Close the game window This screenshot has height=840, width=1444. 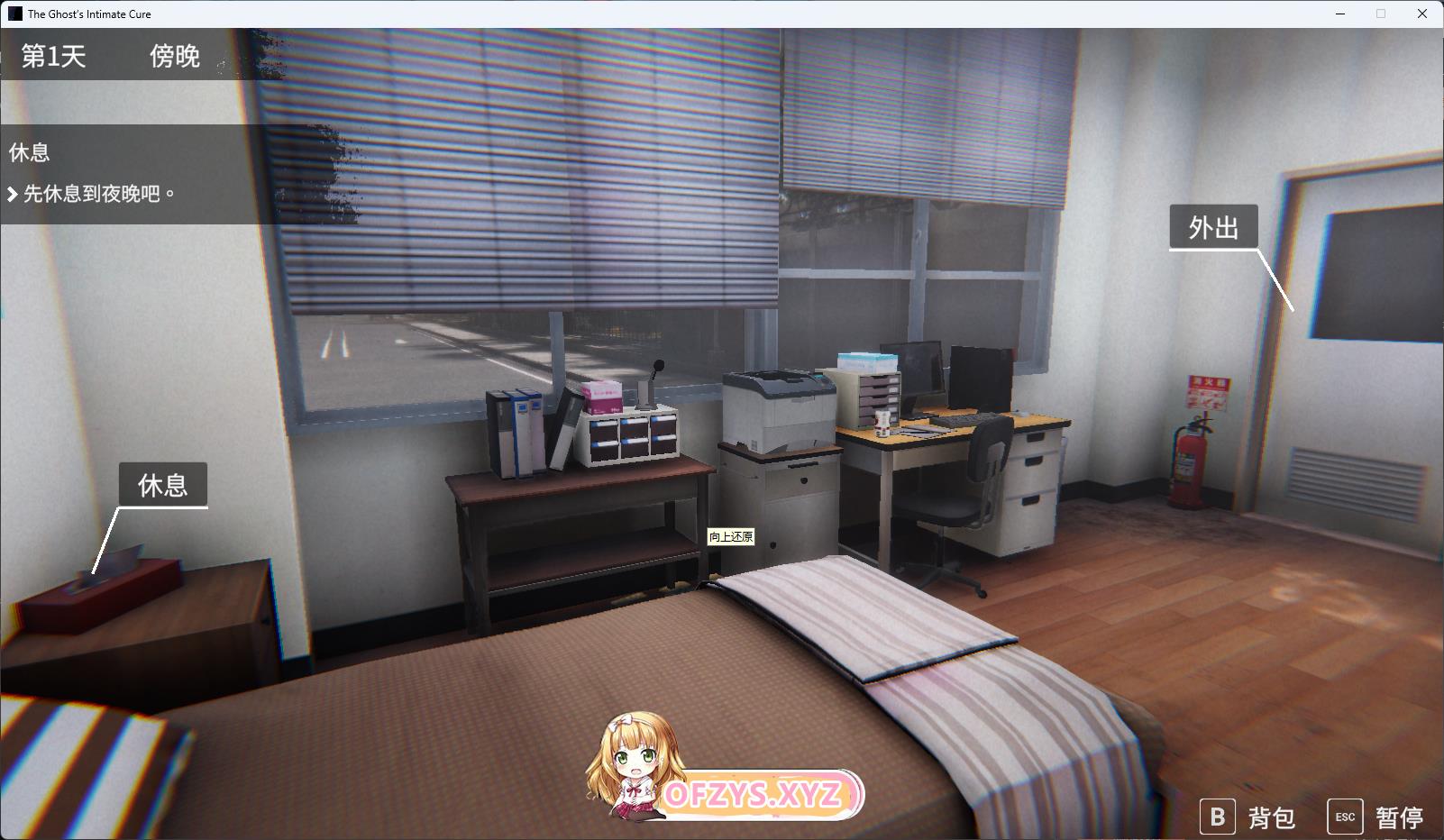tap(1422, 14)
